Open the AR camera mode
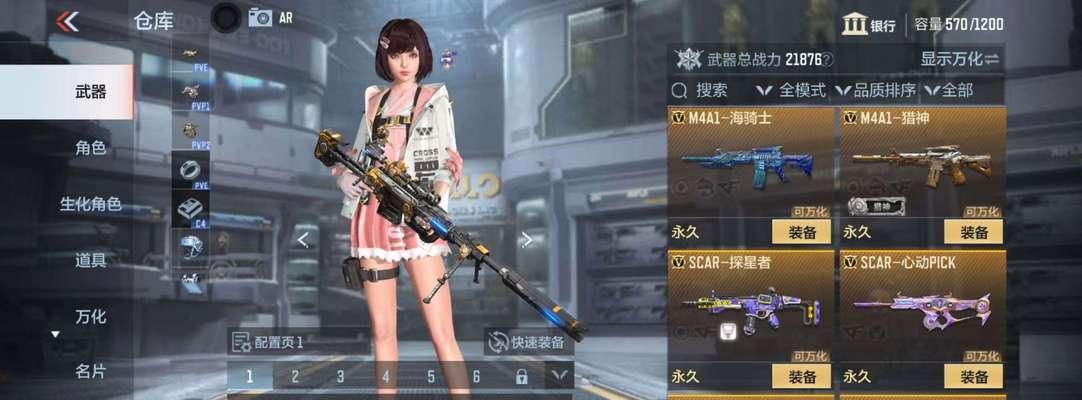 tap(270, 18)
